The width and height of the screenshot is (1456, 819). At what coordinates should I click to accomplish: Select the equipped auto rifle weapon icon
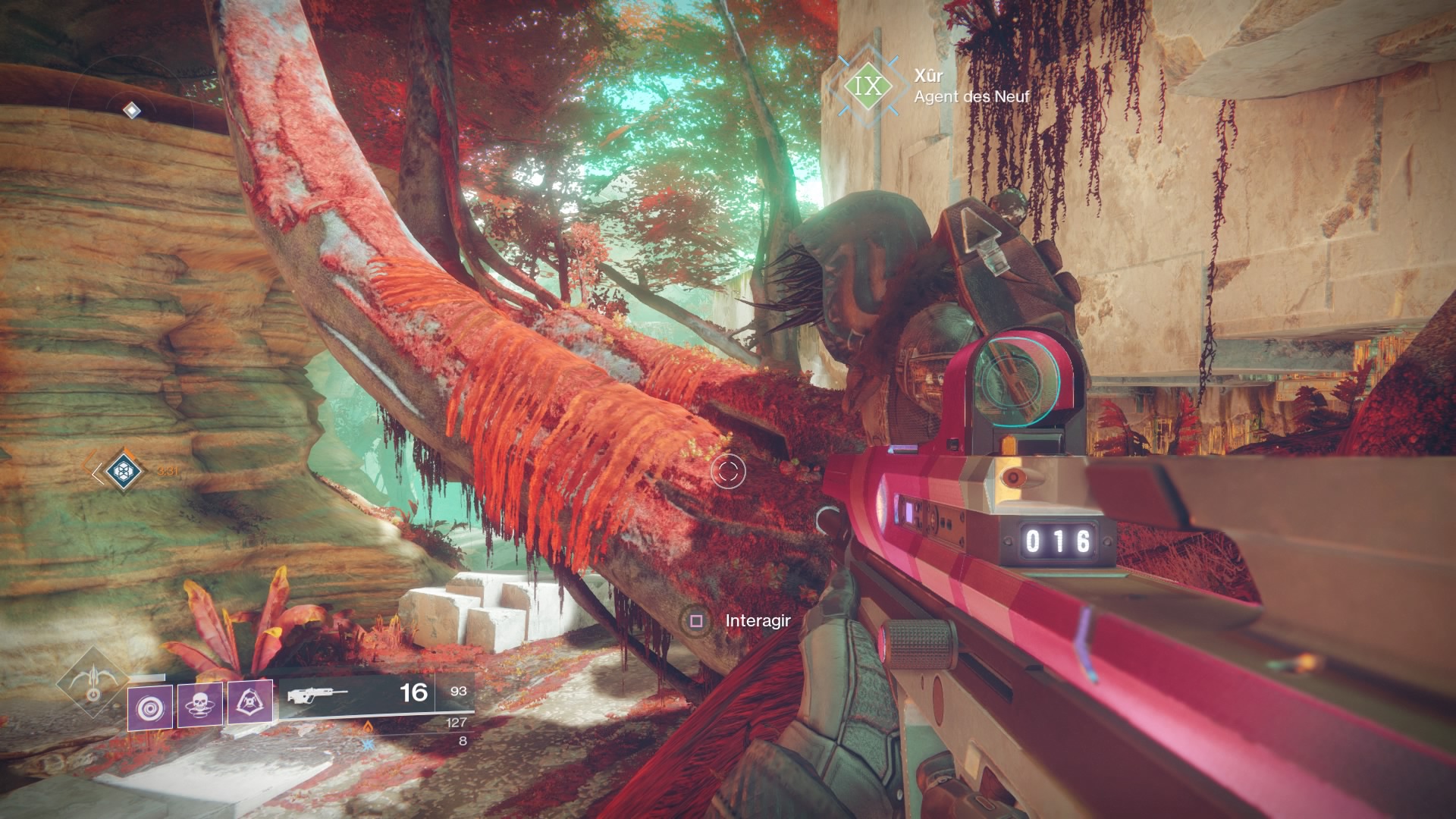coord(318,694)
